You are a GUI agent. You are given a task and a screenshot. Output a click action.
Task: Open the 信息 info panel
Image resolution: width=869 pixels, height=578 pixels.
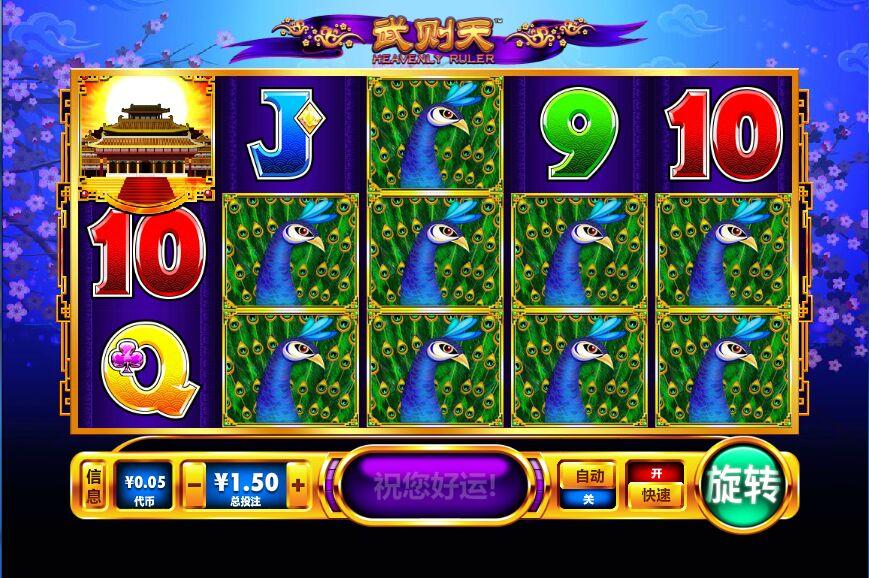(94, 485)
